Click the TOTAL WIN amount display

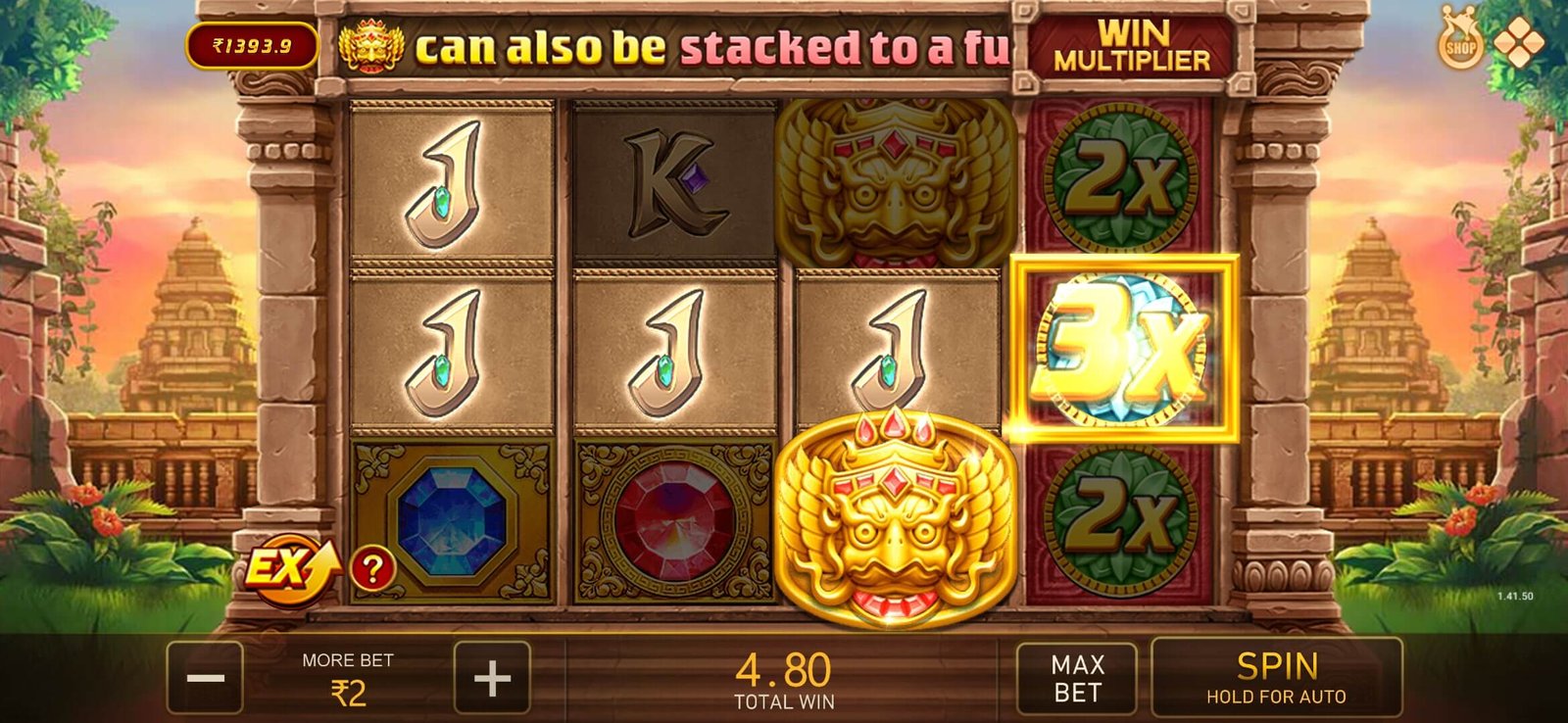pyautogui.click(x=784, y=678)
